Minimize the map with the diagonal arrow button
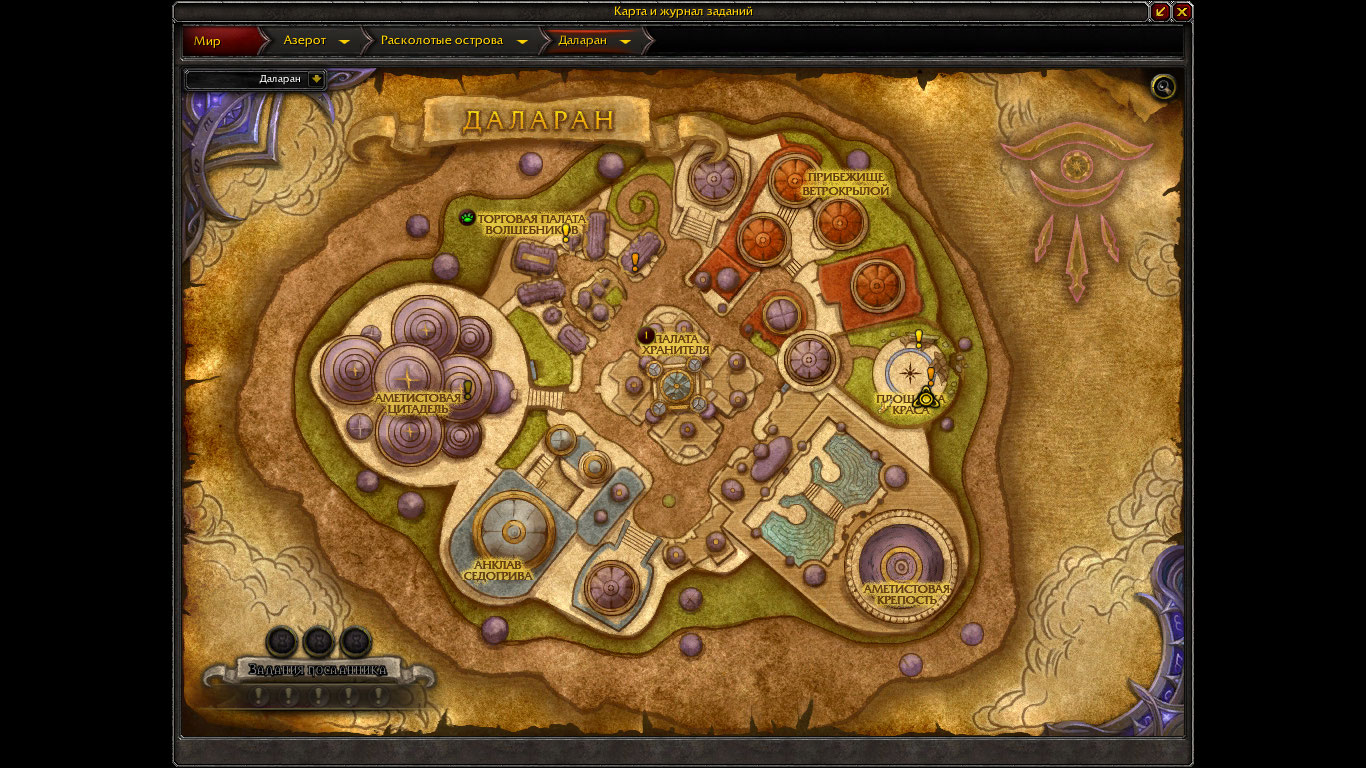 pyautogui.click(x=1160, y=12)
